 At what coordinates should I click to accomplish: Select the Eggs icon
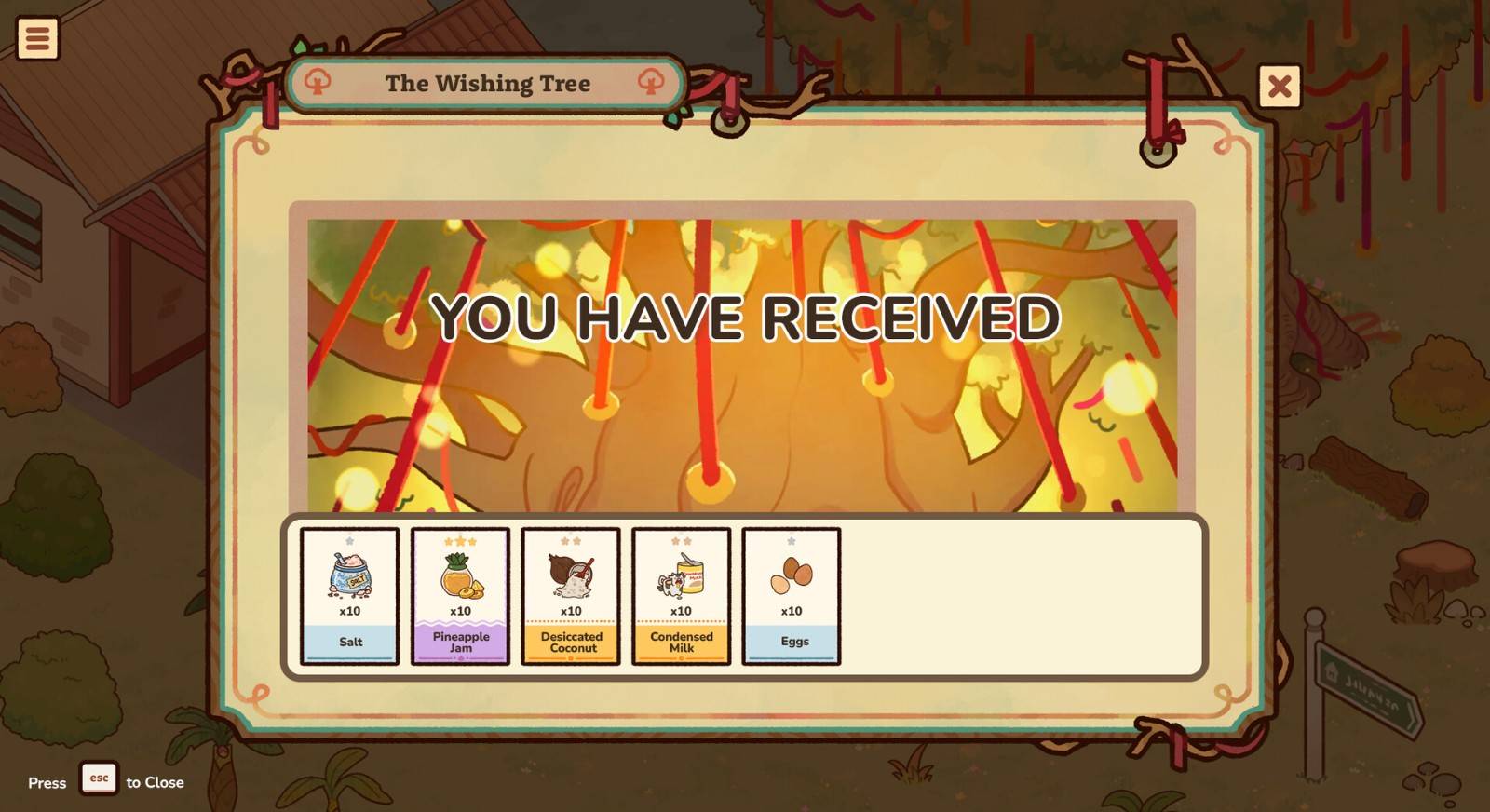click(x=791, y=577)
